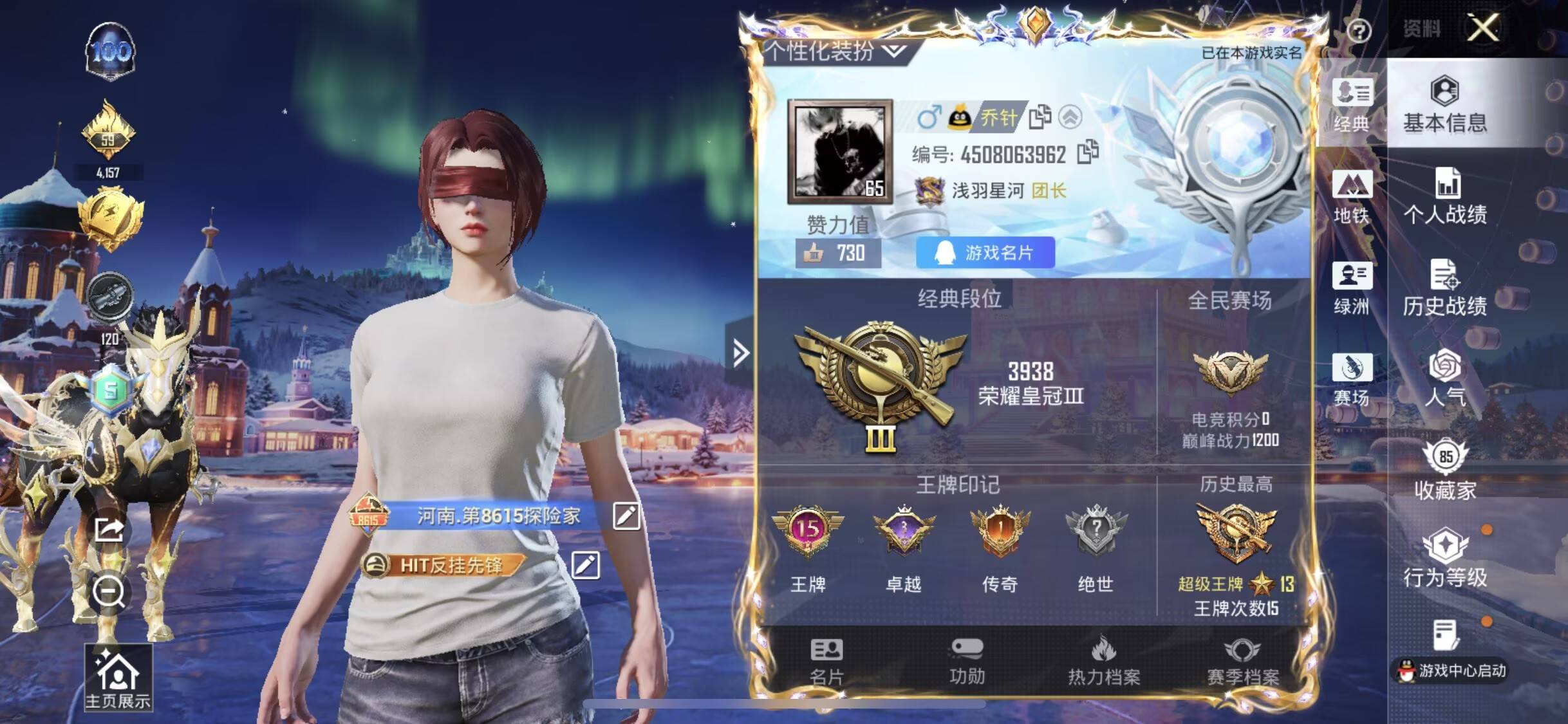Open the 赛季档案 season archive
The height and width of the screenshot is (724, 1568).
coord(1242,663)
